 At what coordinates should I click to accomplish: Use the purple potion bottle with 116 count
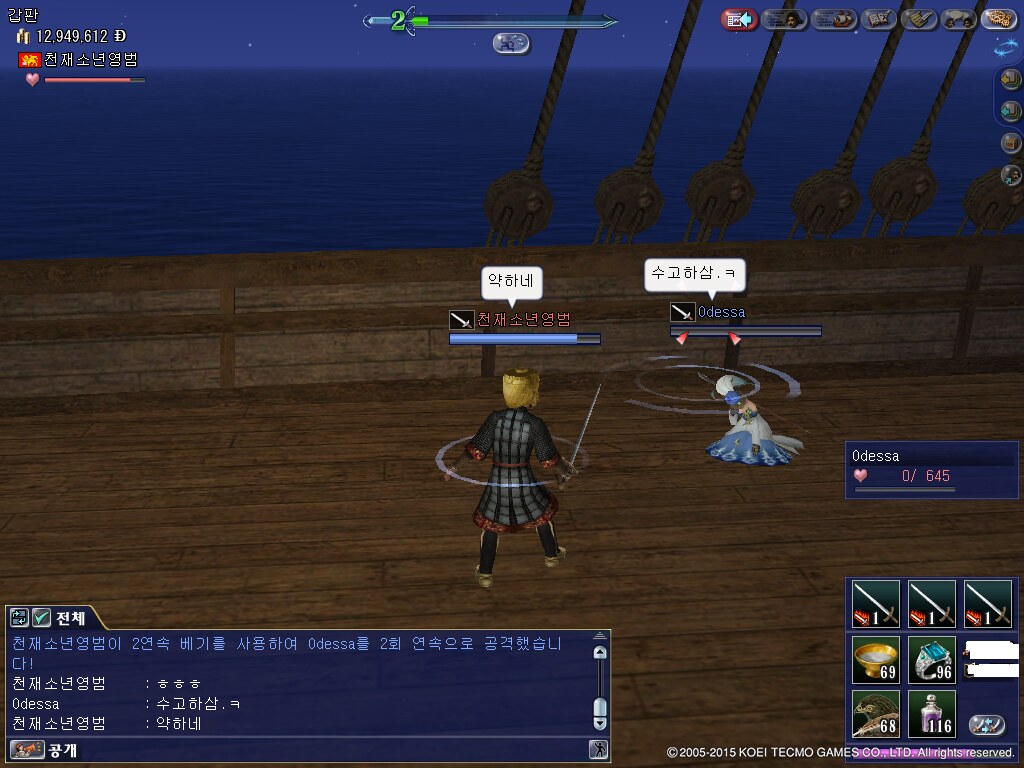[x=932, y=714]
